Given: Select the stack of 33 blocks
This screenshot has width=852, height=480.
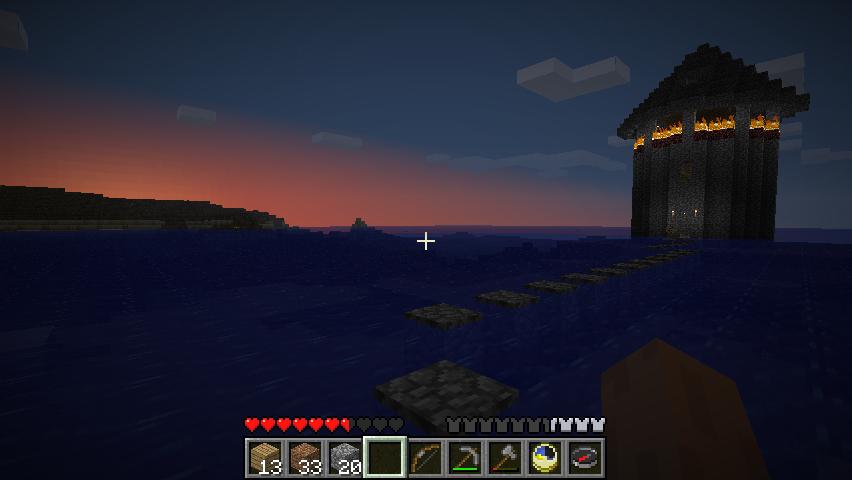Looking at the screenshot, I should click(x=305, y=458).
